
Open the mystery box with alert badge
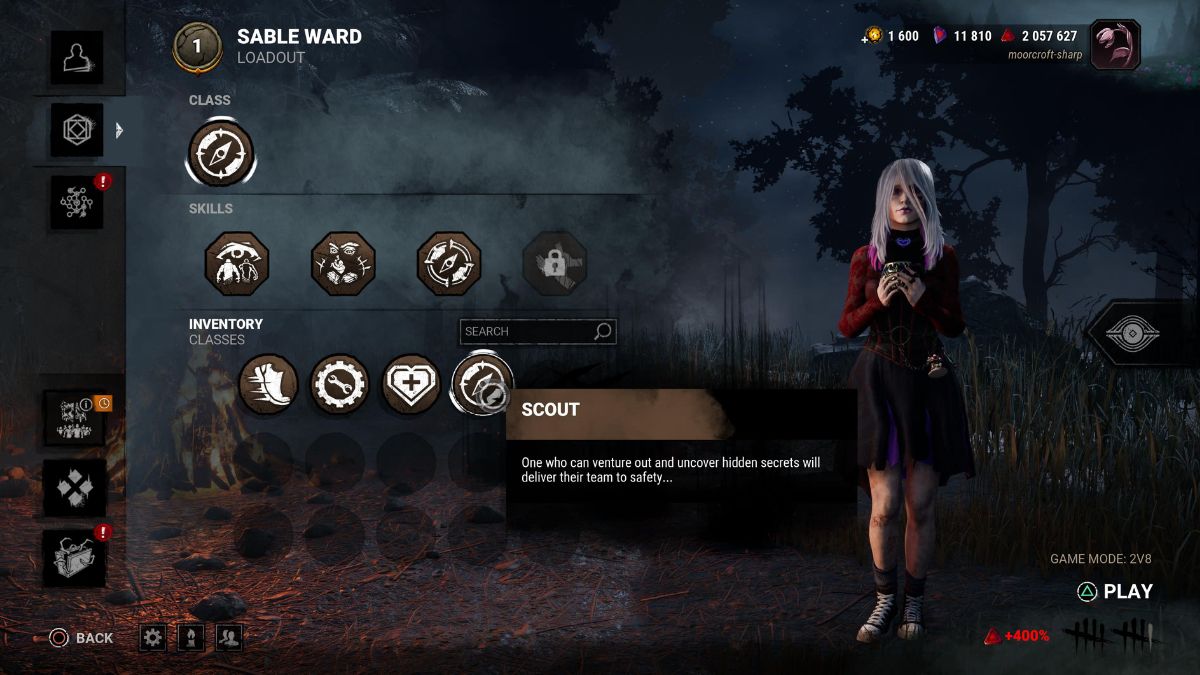(x=75, y=558)
